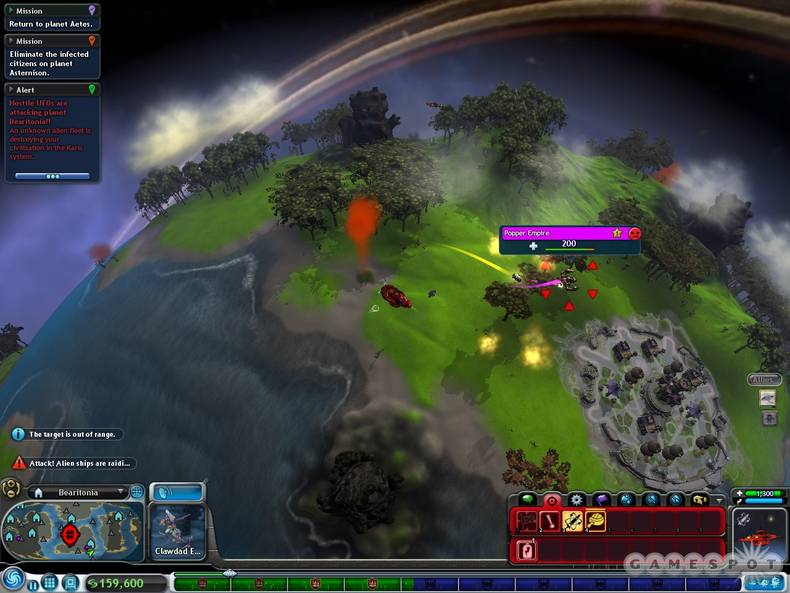
Task: Switch to the red weapons tool tab
Action: [551, 499]
